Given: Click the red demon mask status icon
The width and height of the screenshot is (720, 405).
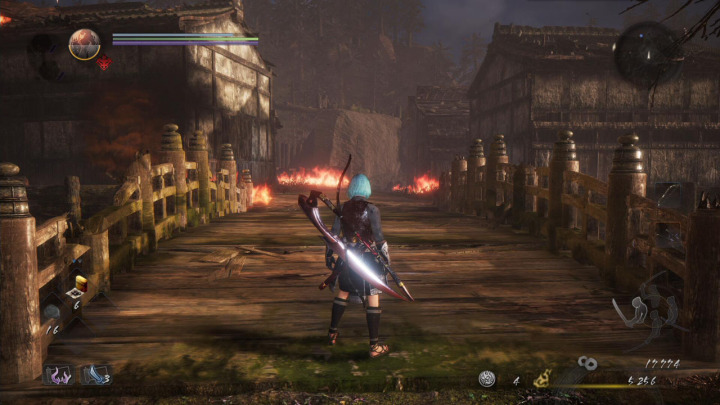Looking at the screenshot, I should click(104, 63).
